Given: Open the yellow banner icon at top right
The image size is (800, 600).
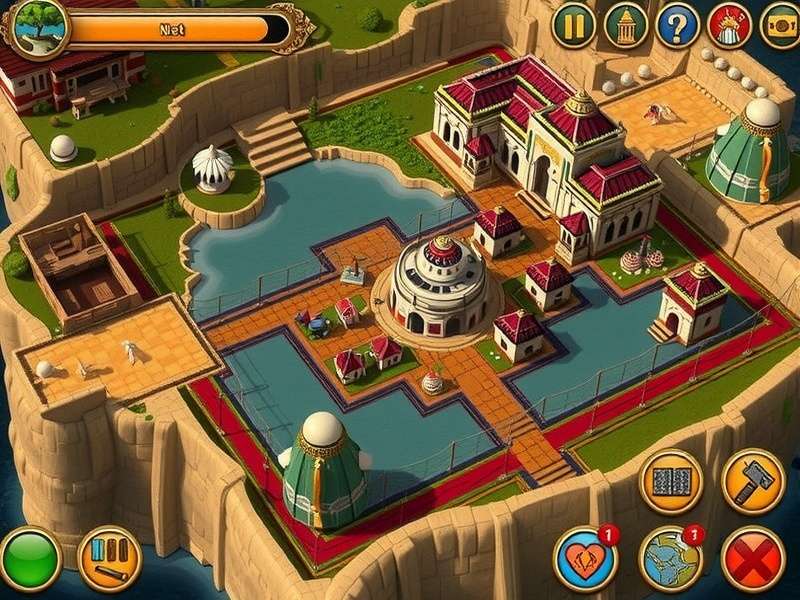Looking at the screenshot, I should (780, 25).
